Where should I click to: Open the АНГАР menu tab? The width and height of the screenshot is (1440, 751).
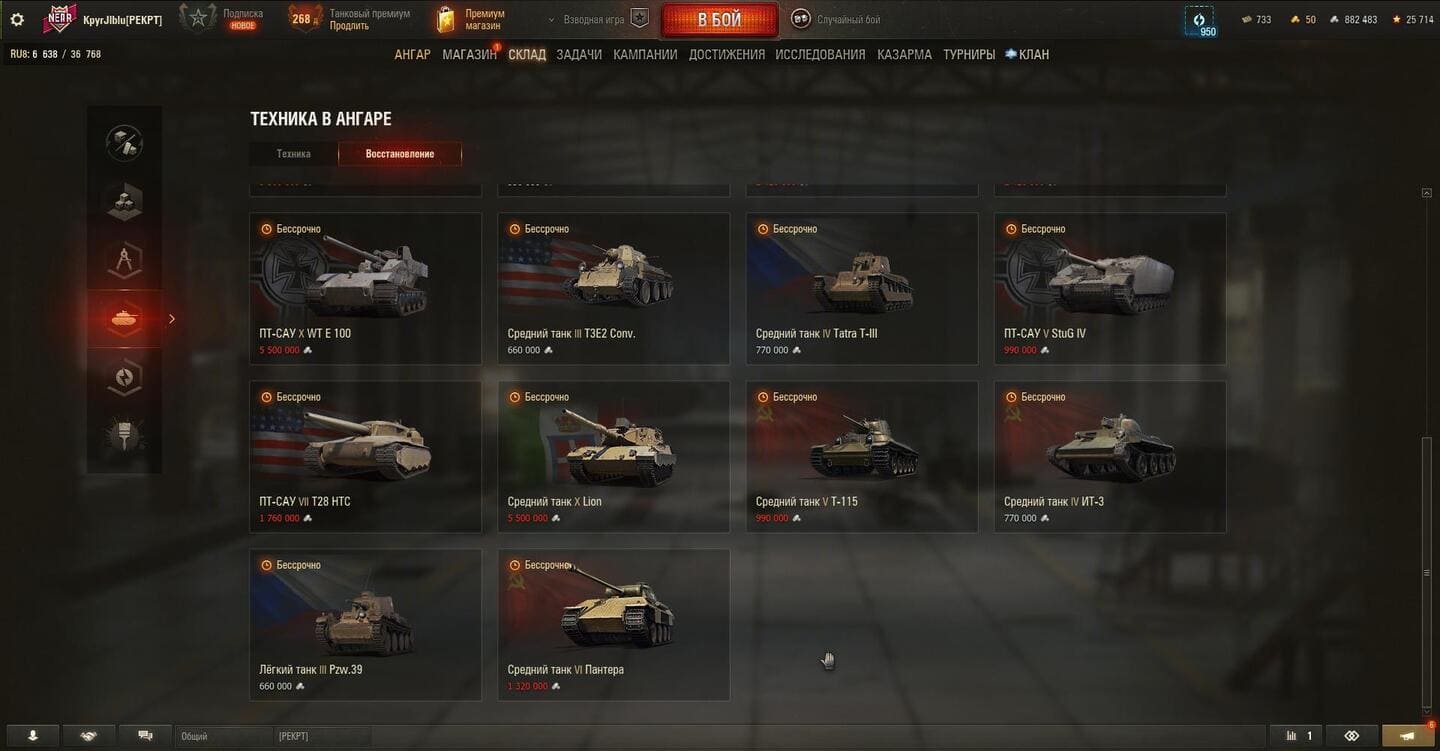coord(412,55)
